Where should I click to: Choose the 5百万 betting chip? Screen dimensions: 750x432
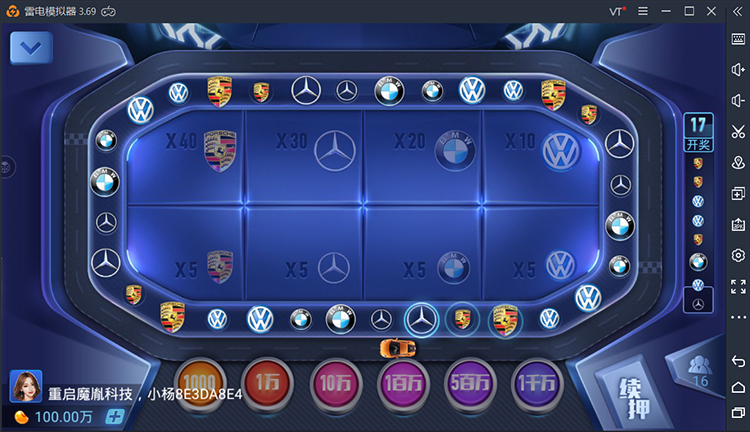tap(471, 383)
